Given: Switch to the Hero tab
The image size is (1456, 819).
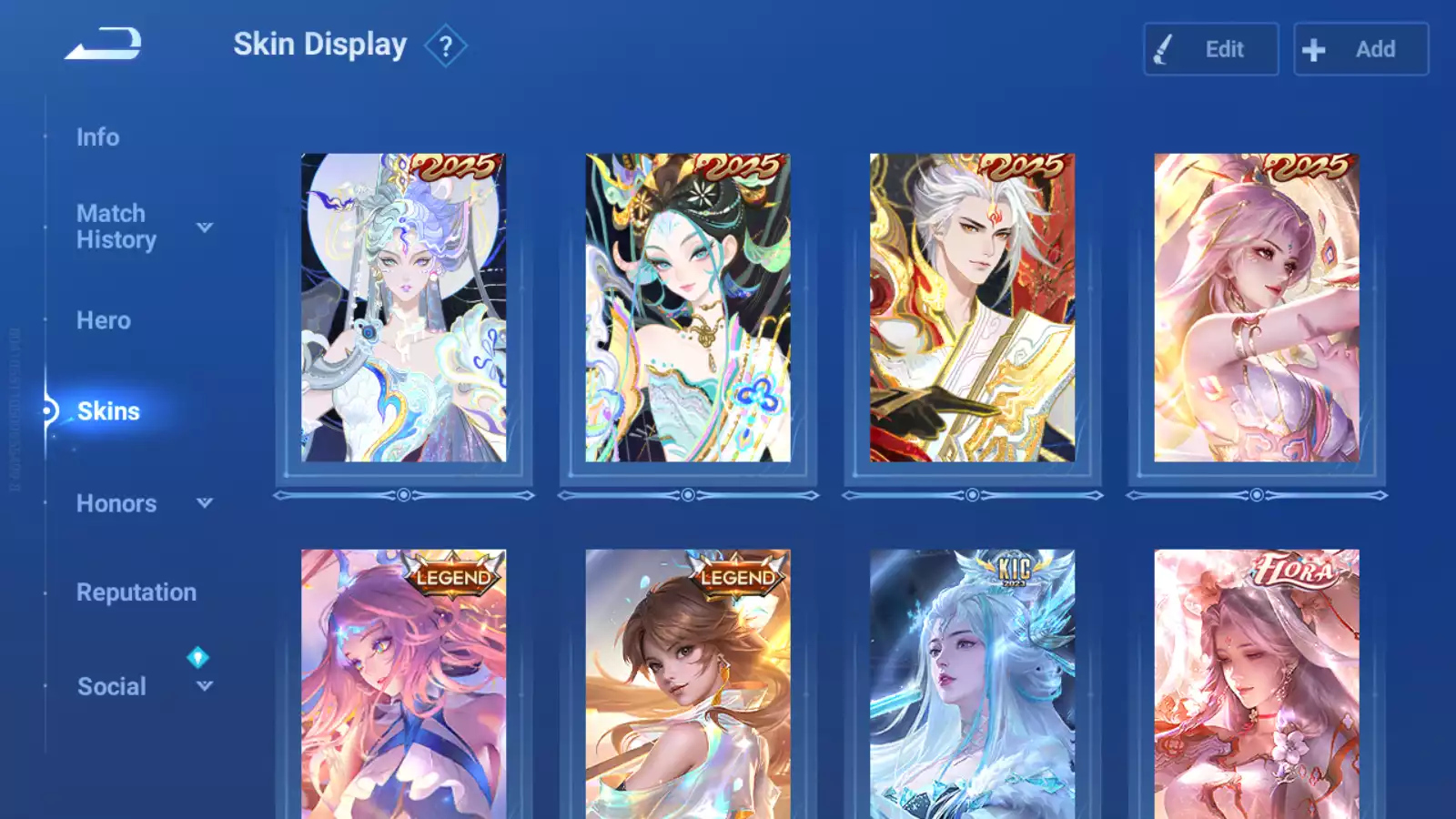Looking at the screenshot, I should click(104, 320).
